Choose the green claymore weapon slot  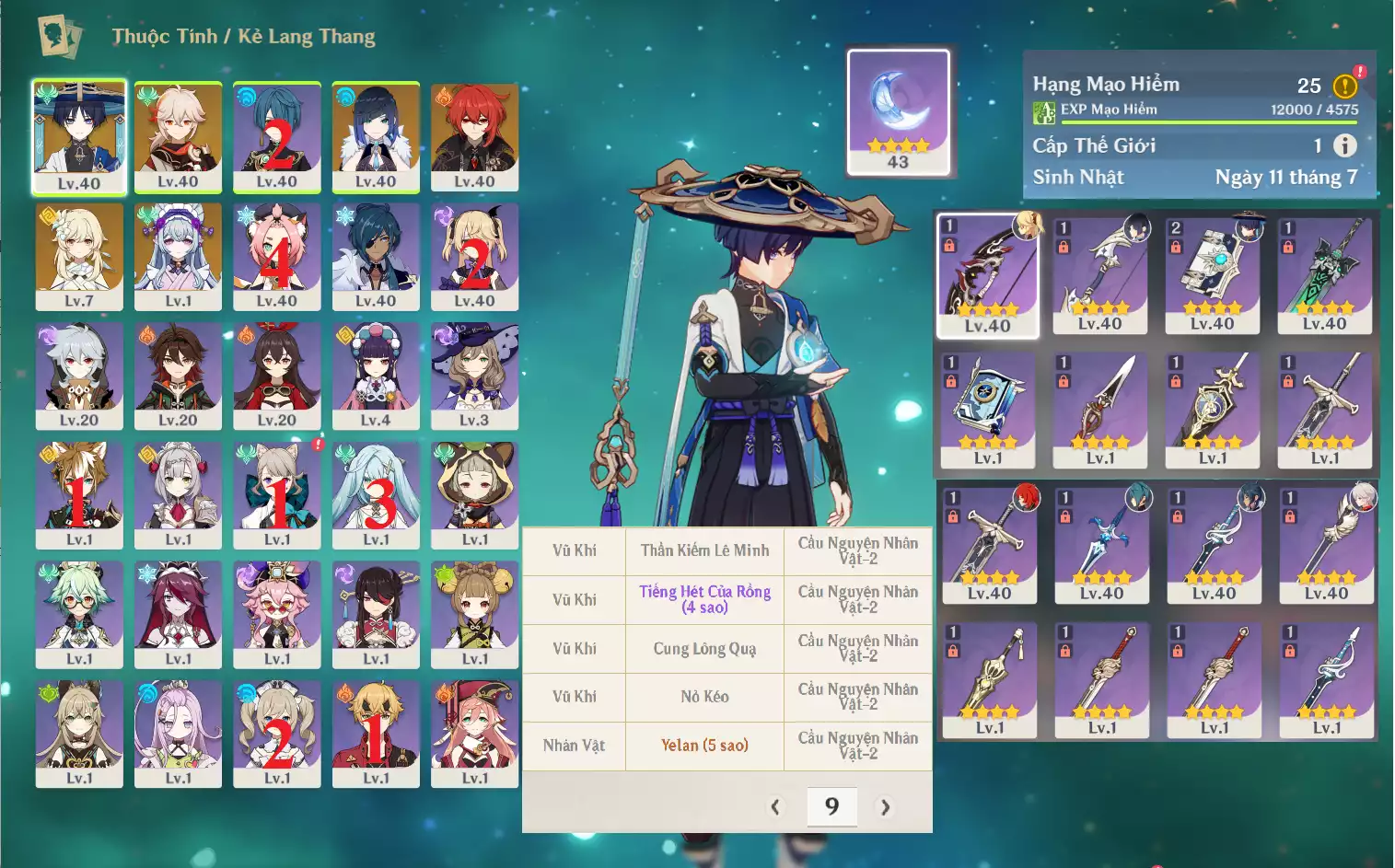click(x=1324, y=275)
